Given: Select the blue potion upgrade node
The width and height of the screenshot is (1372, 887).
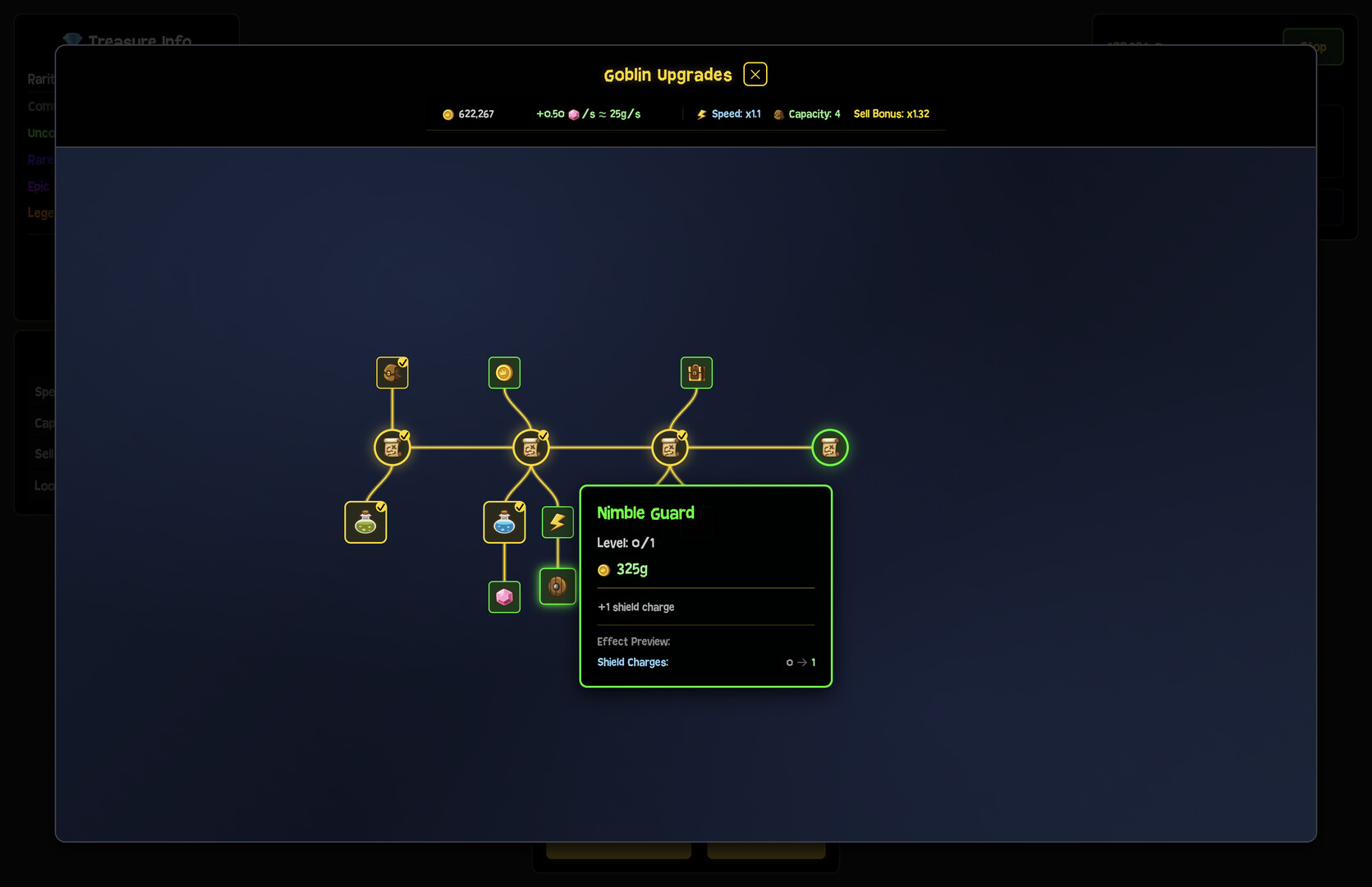Looking at the screenshot, I should 504,522.
